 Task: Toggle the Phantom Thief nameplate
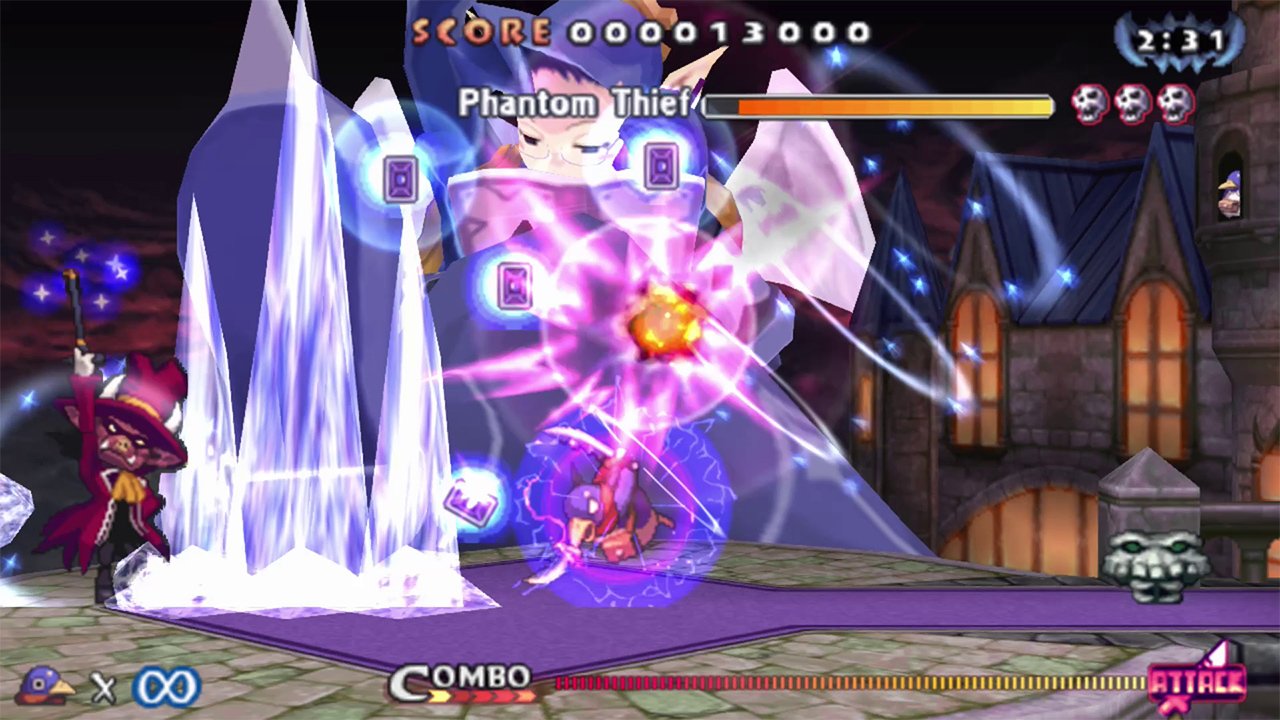point(574,102)
